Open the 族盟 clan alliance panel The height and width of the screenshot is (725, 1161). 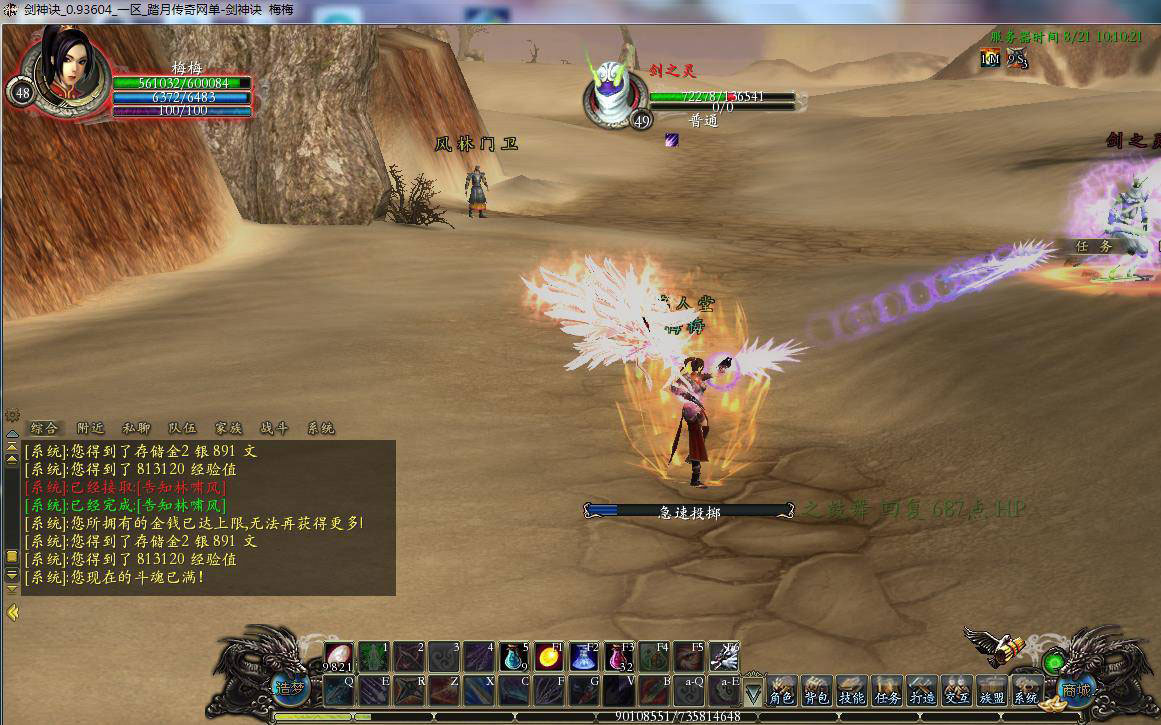click(x=991, y=691)
